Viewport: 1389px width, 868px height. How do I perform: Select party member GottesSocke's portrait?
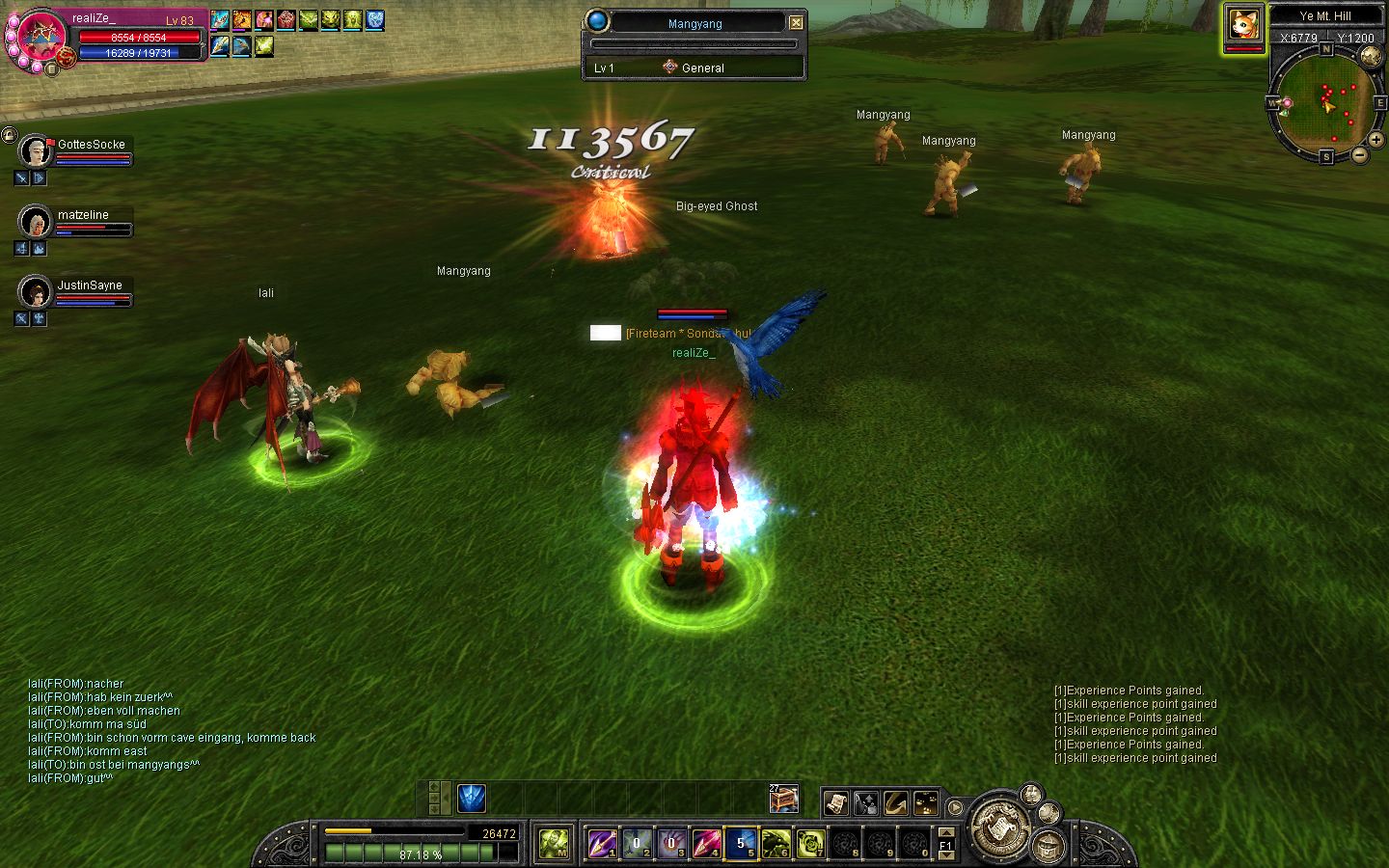36,151
